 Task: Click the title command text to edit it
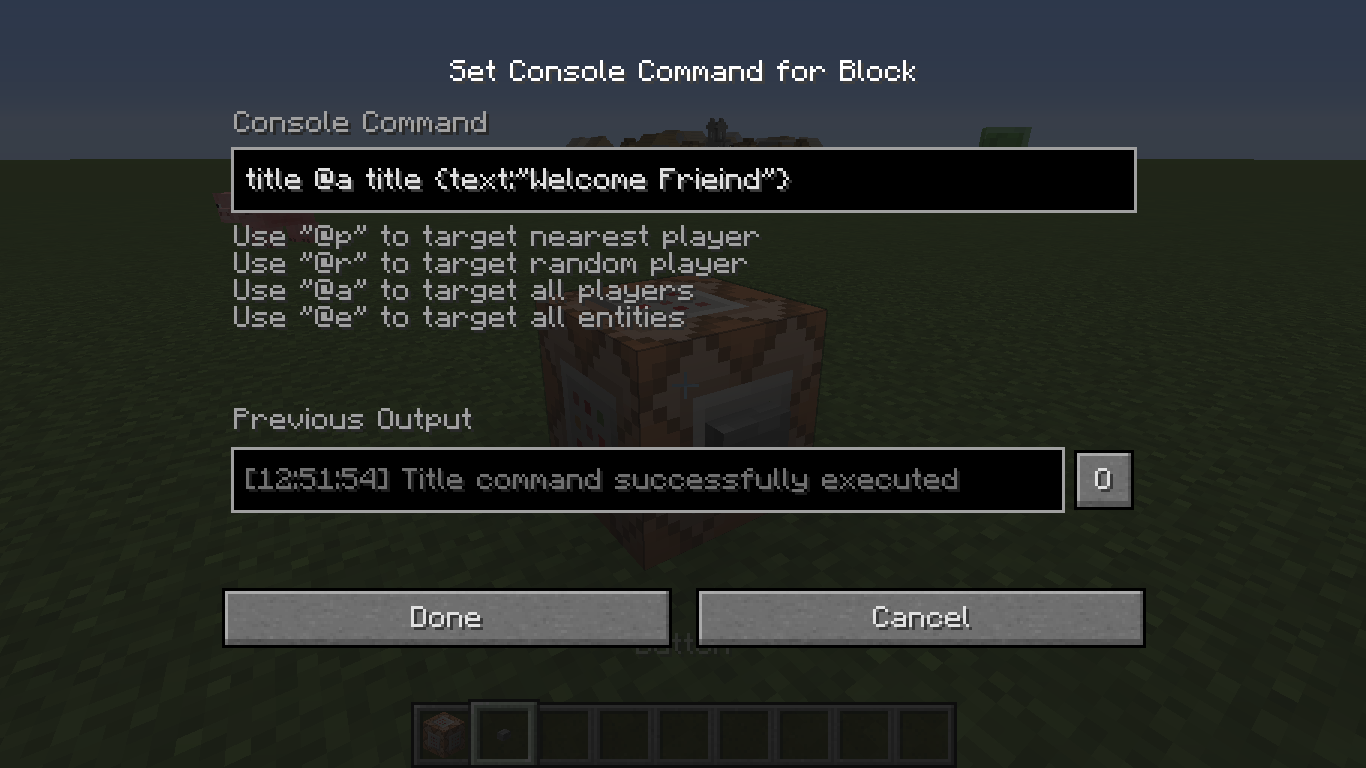(x=518, y=180)
